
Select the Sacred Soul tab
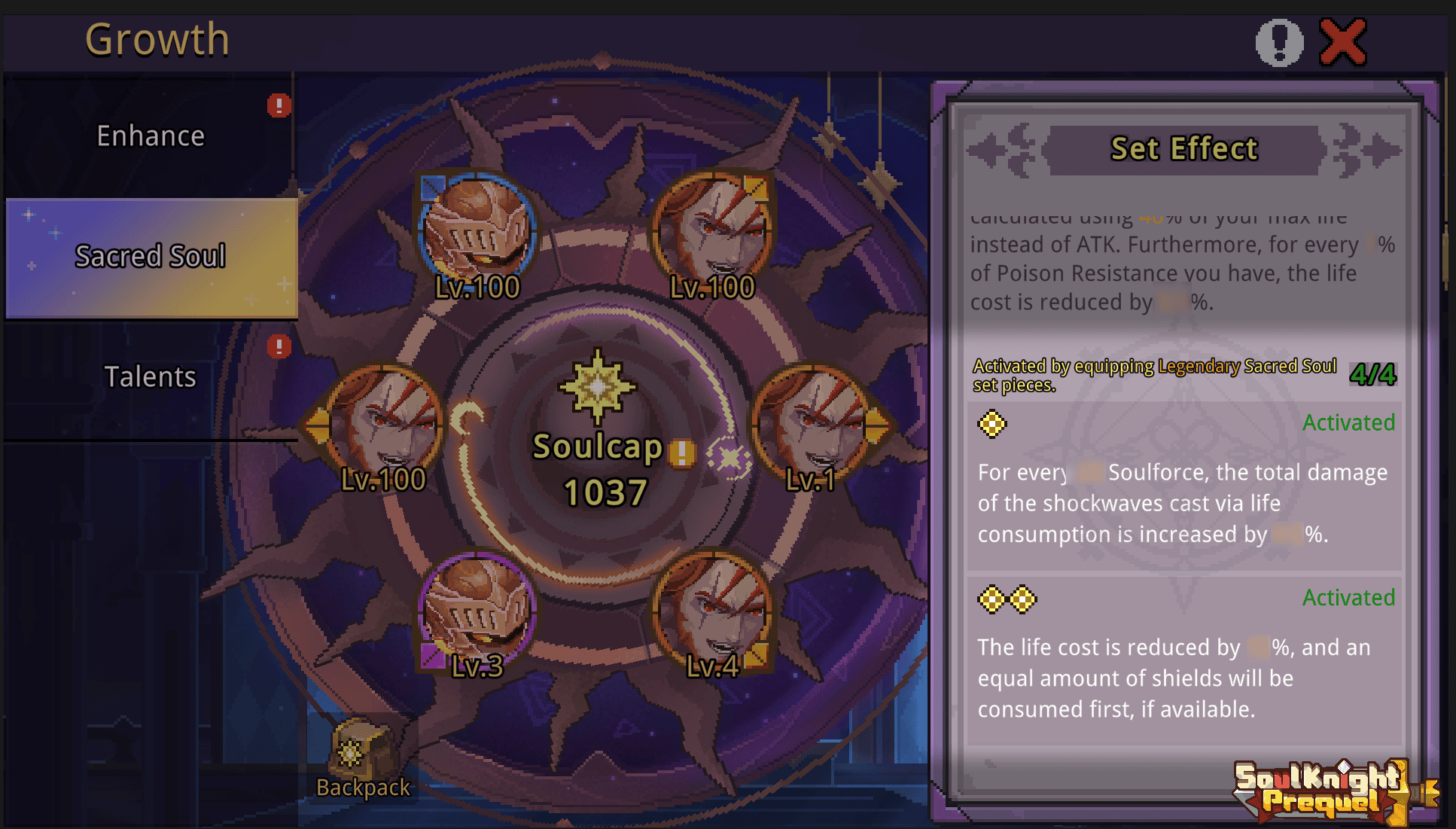click(151, 257)
